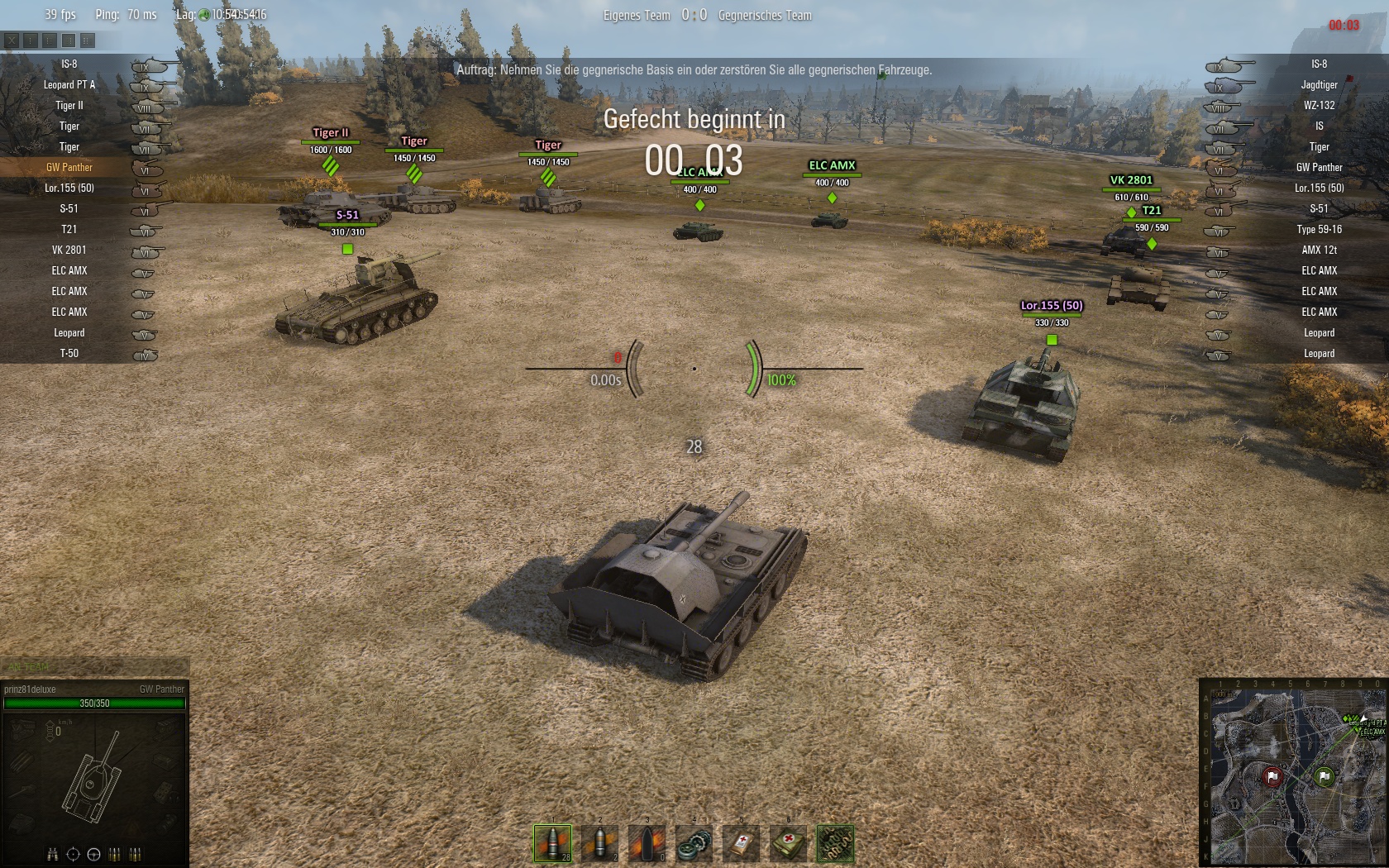This screenshot has height=868, width=1389.
Task: Activate the camouflage net slot
Action: (835, 844)
